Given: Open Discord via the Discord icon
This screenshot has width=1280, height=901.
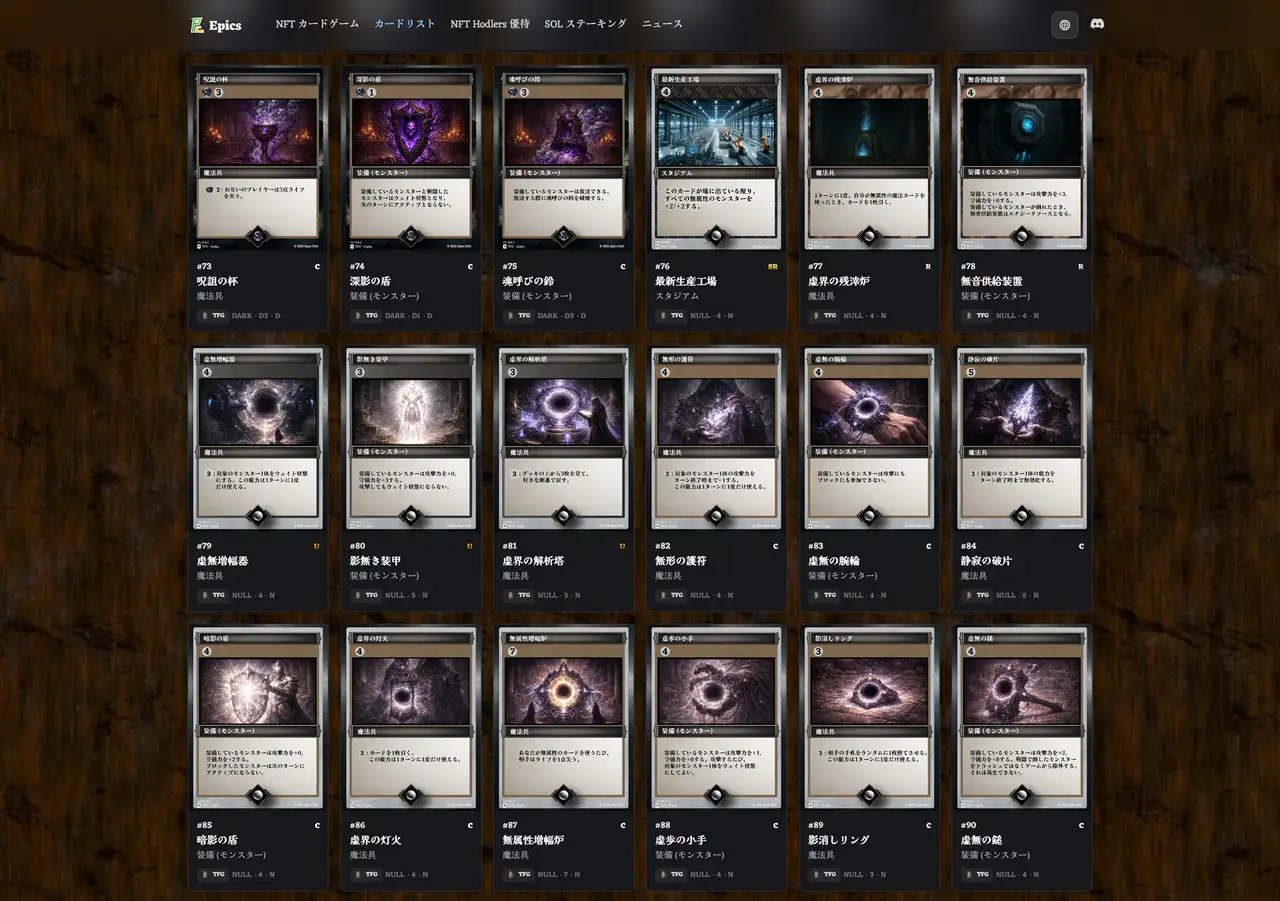Looking at the screenshot, I should pos(1097,23).
